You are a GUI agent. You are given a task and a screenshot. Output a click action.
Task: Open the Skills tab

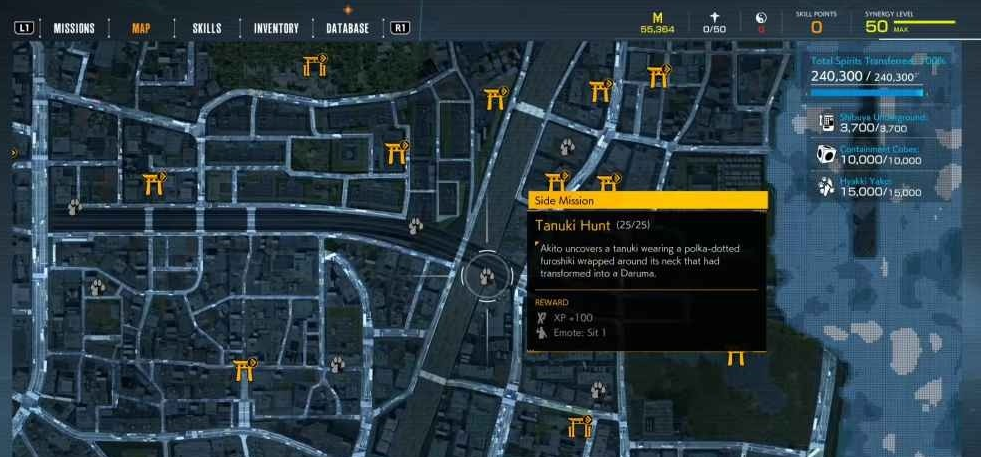point(206,28)
